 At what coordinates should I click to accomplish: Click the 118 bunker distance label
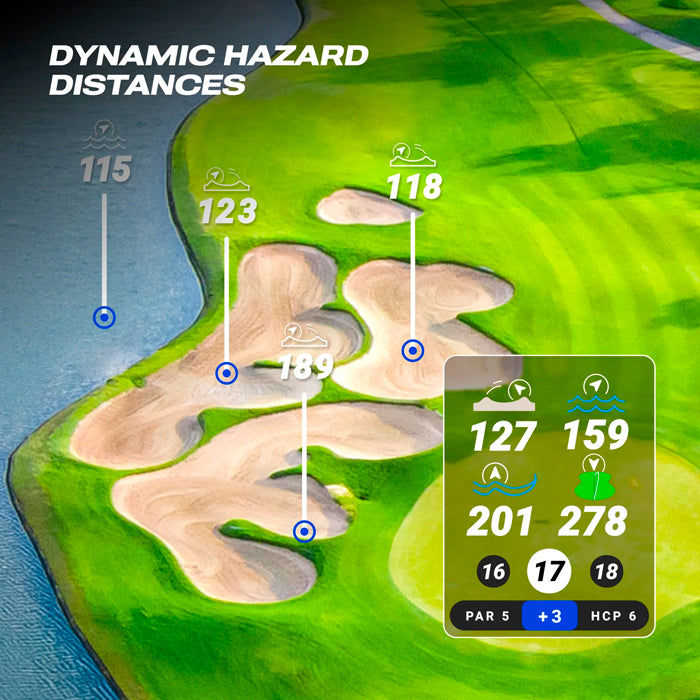pyautogui.click(x=413, y=186)
